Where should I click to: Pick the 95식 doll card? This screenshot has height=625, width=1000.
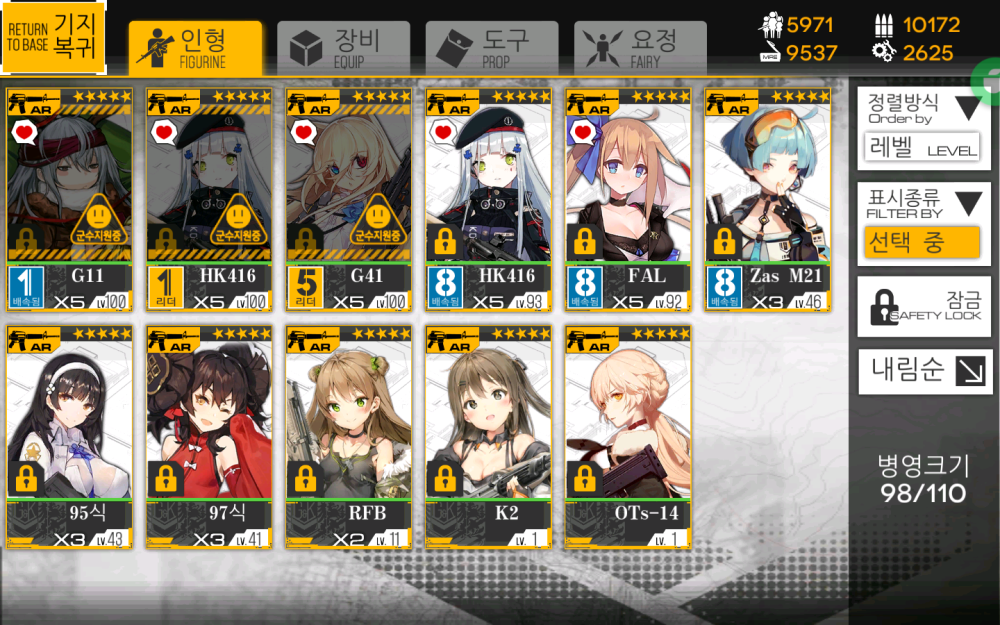pyautogui.click(x=69, y=437)
